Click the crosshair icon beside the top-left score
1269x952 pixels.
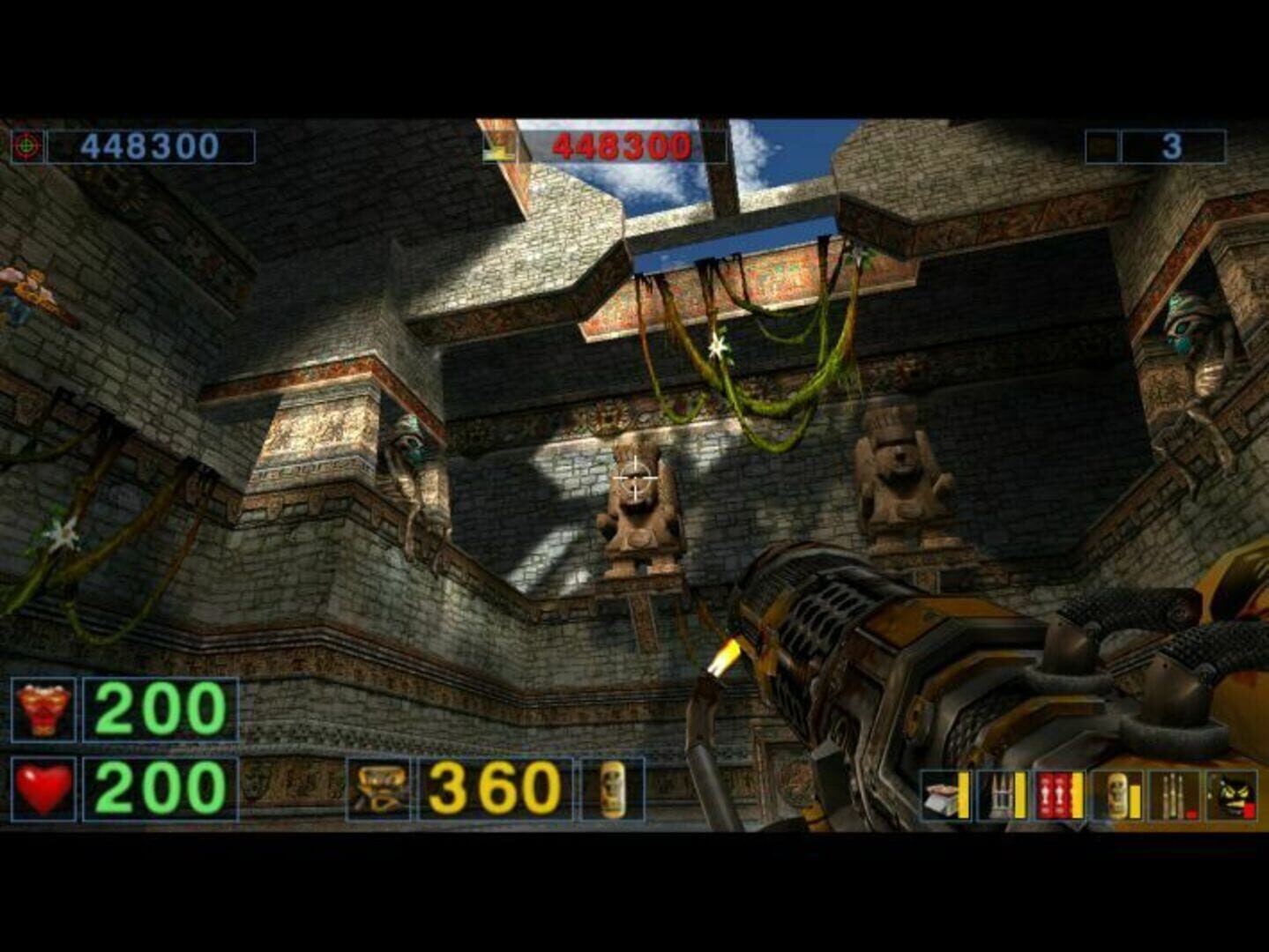28,146
